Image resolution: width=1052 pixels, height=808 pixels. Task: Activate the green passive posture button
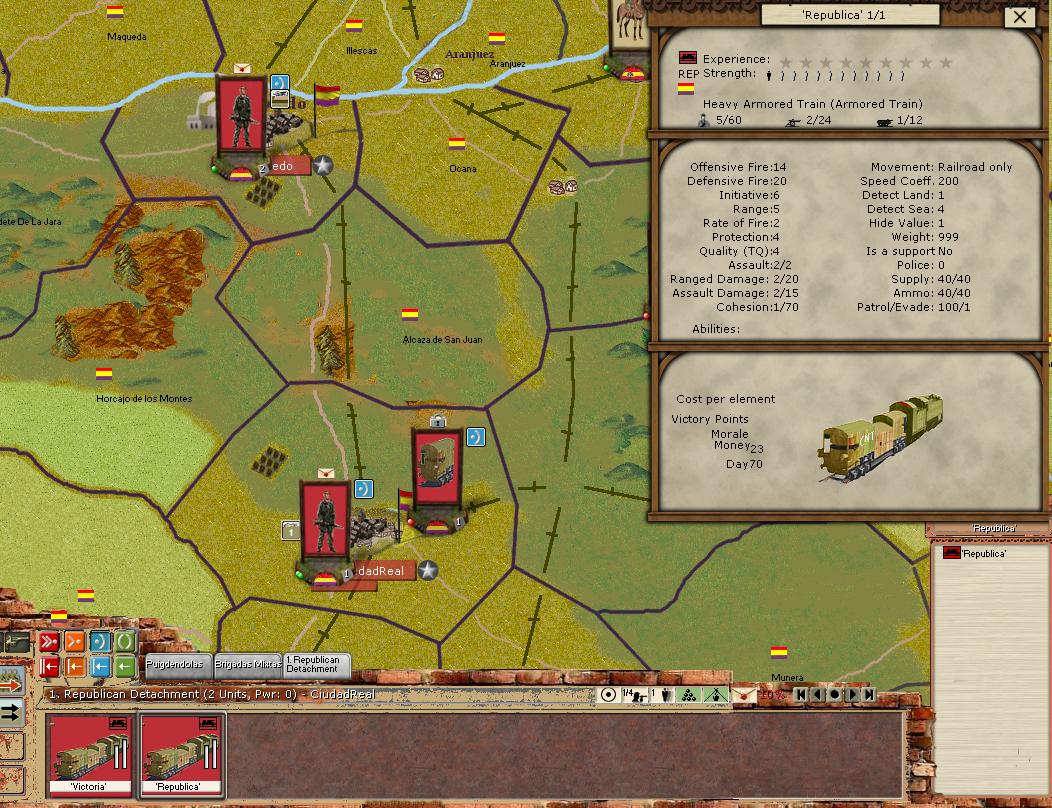[x=125, y=641]
